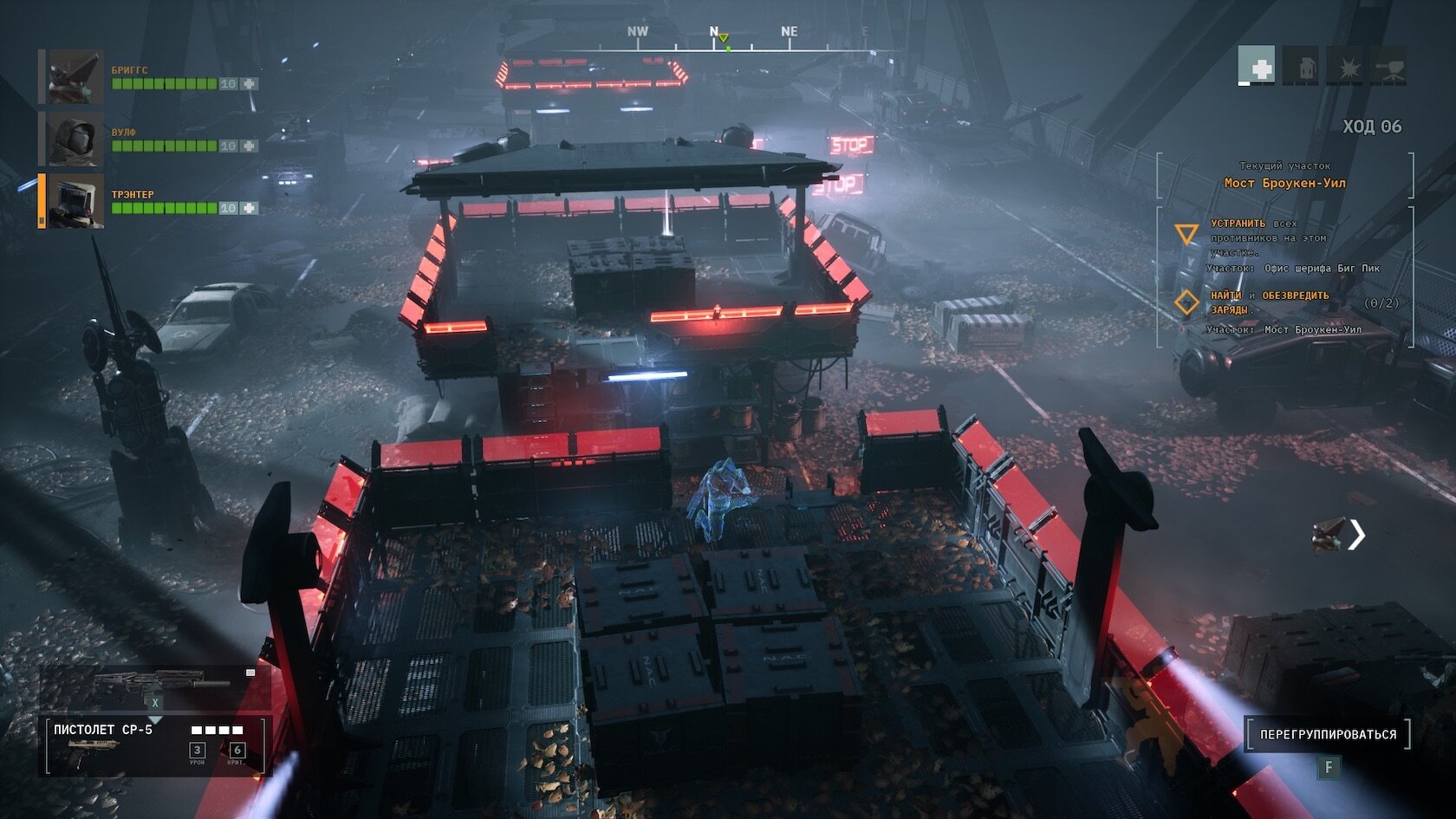
Task: Select Tranter's squad portrait
Action: point(75,201)
